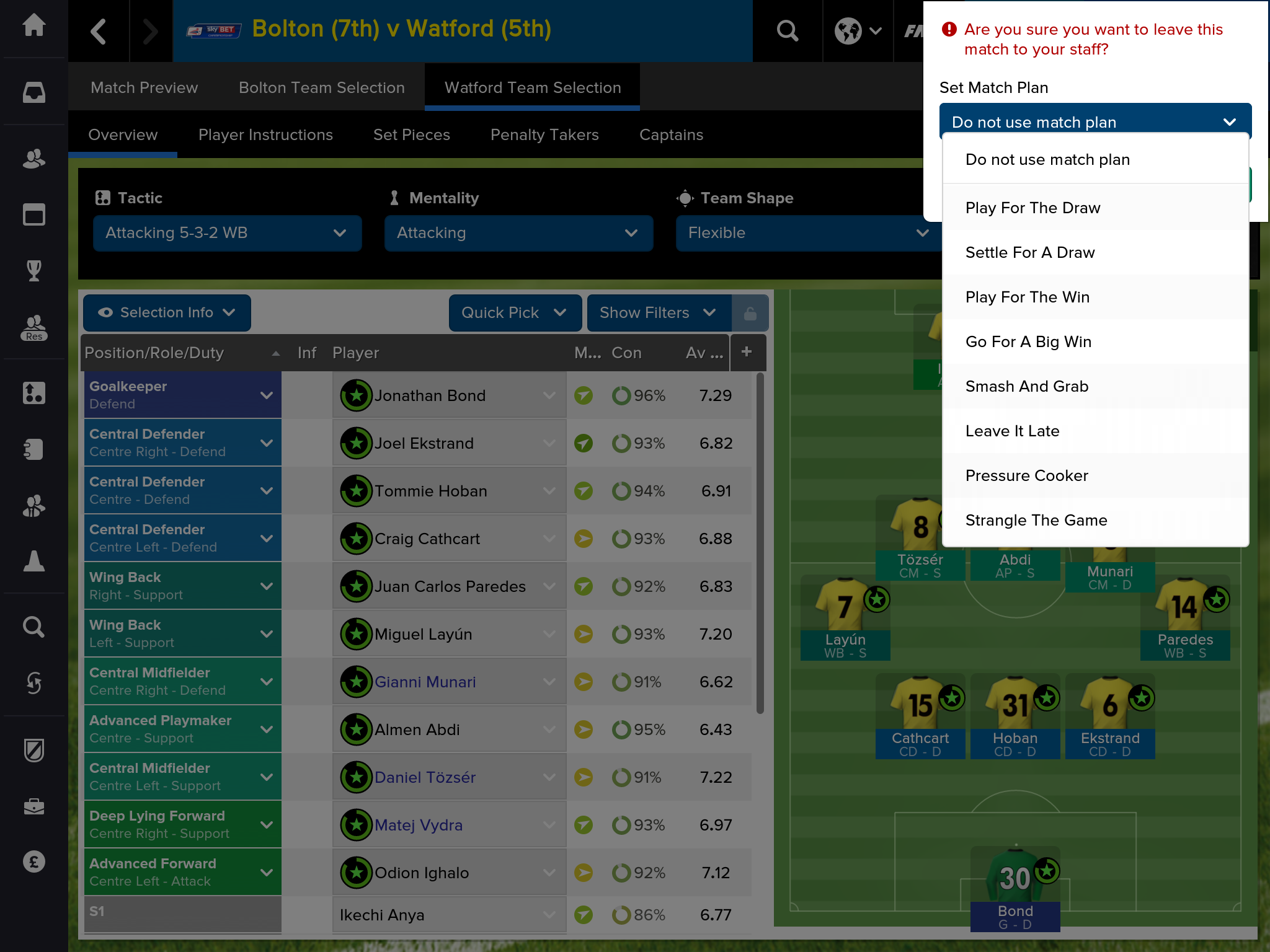The image size is (1270, 952).
Task: Change the Mentality dropdown
Action: [x=518, y=233]
